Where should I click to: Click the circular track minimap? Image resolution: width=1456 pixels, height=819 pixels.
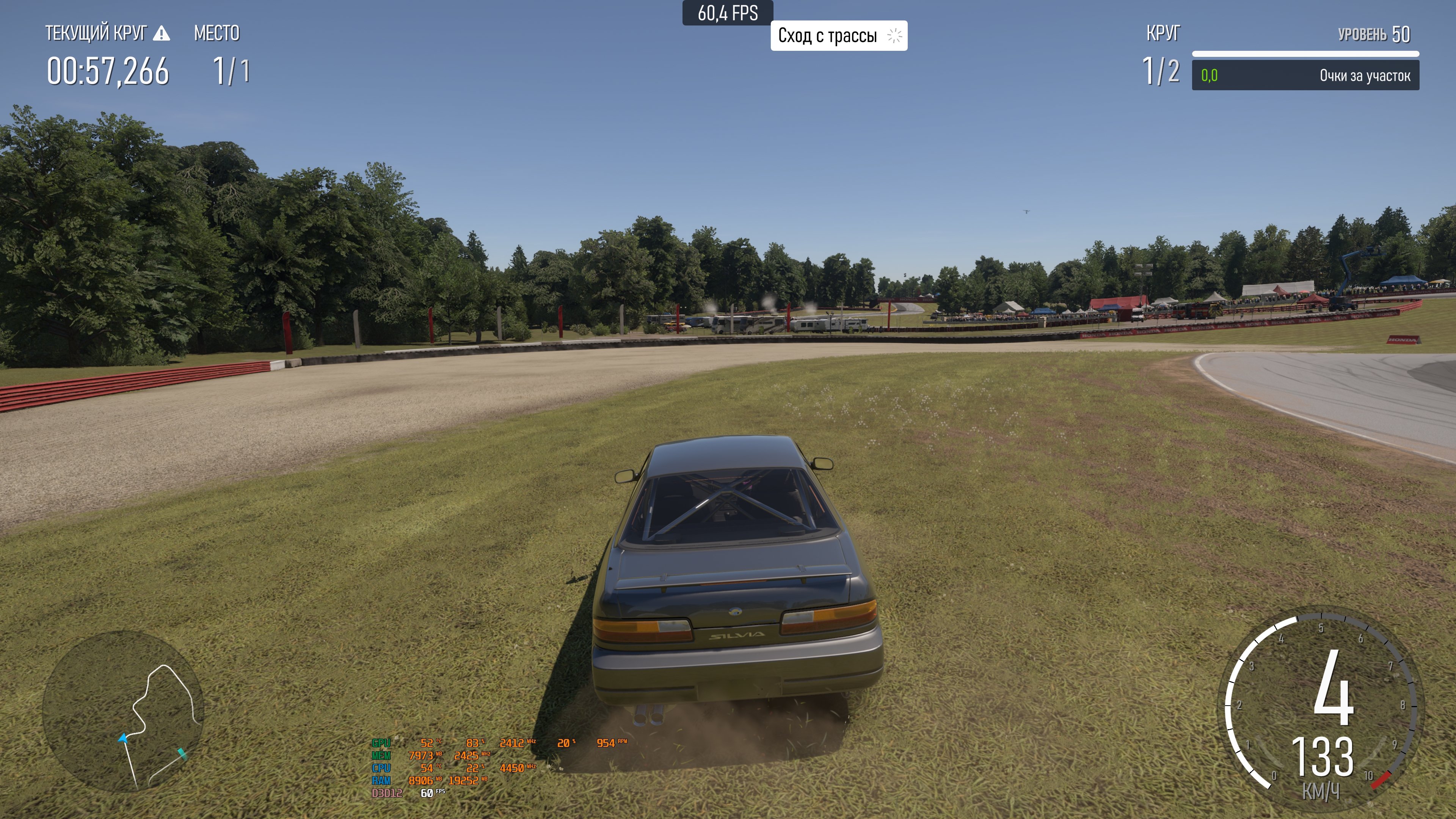[123, 711]
